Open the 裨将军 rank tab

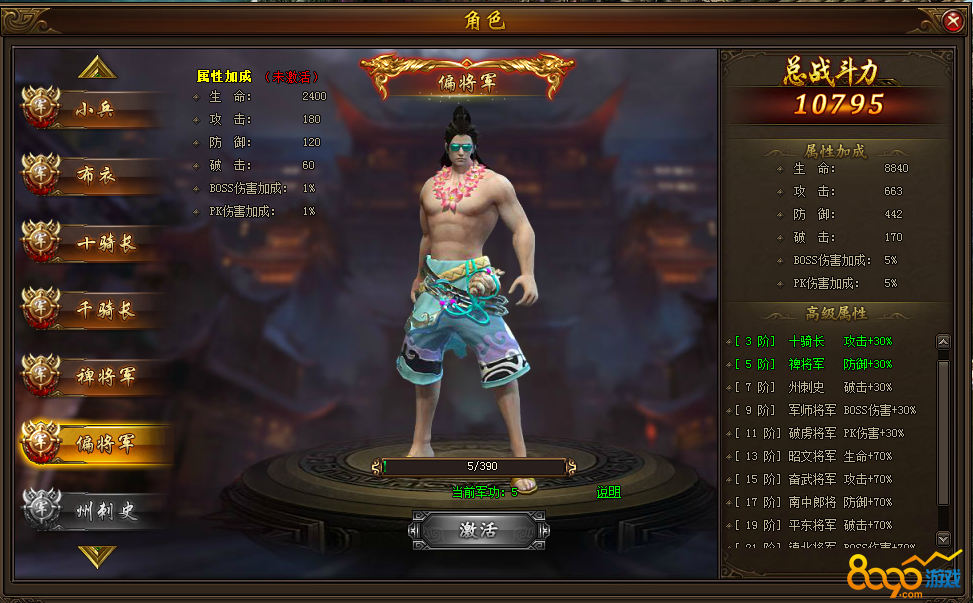95,376
